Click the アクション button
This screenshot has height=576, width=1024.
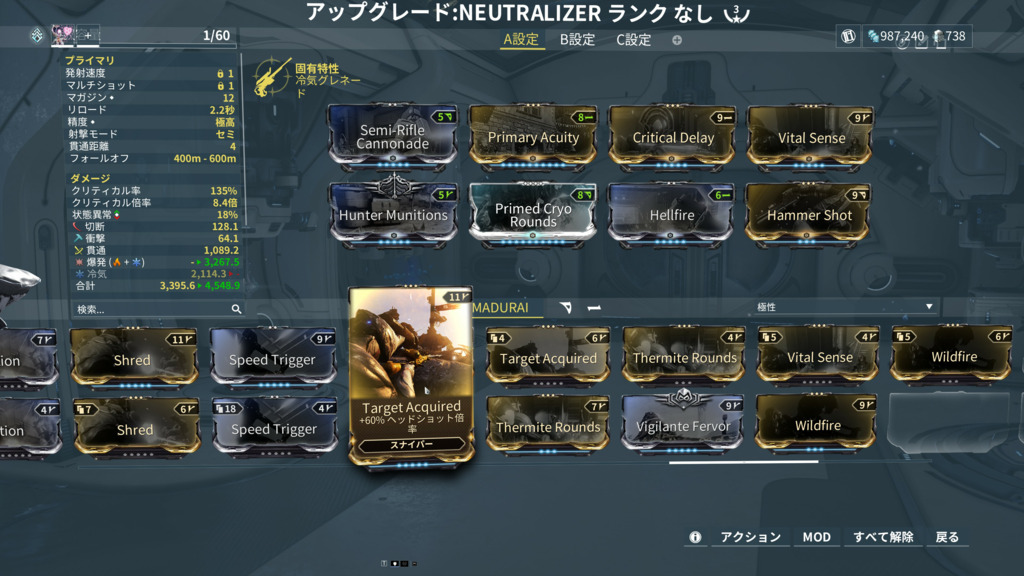751,537
